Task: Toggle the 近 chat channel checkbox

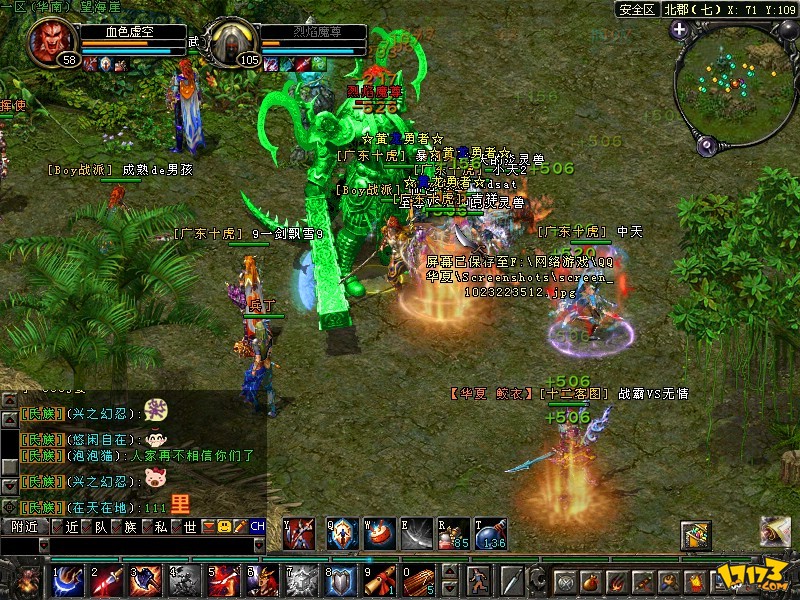Action: 59,526
